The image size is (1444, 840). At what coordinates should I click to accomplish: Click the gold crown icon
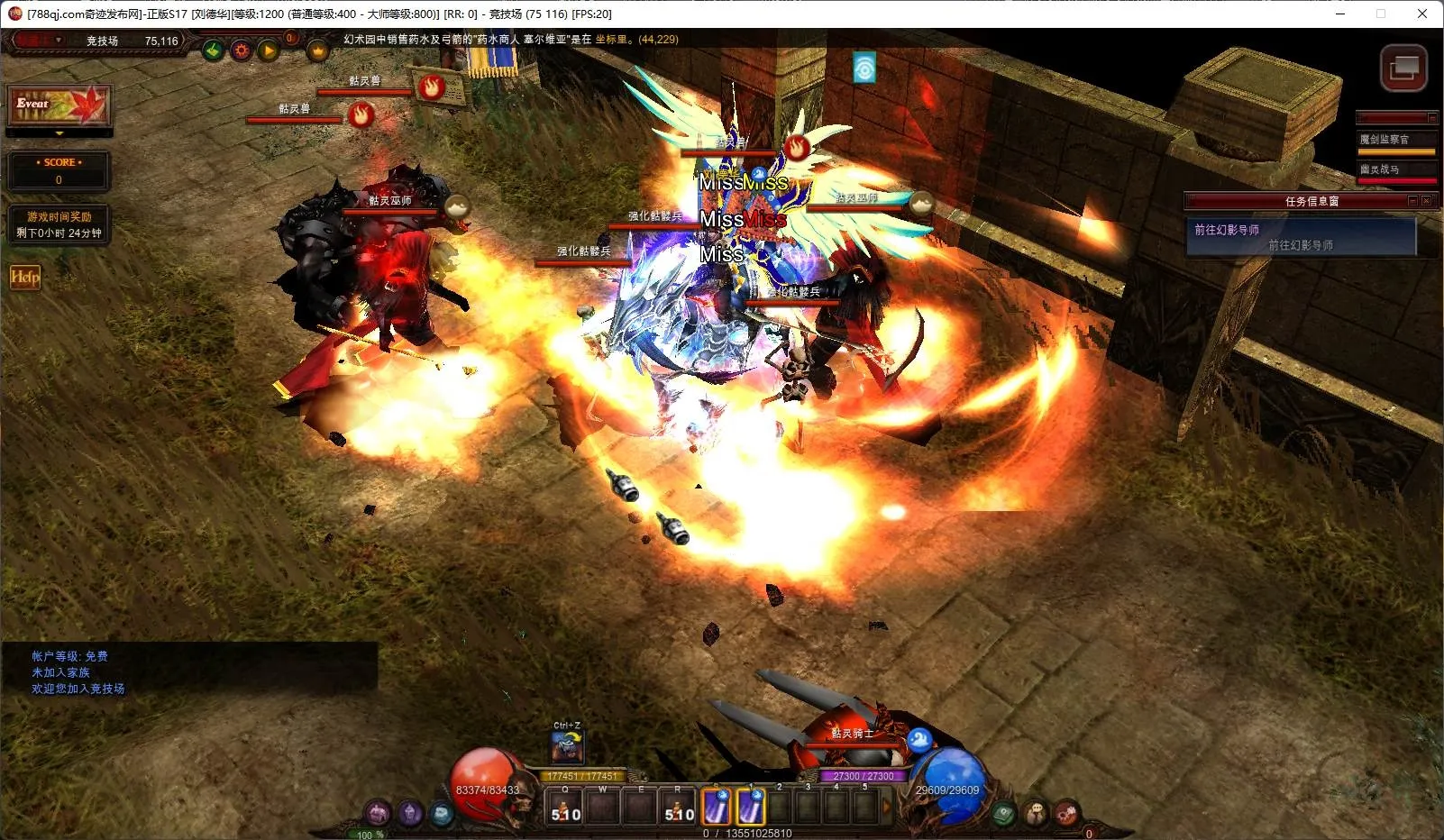coord(317,51)
